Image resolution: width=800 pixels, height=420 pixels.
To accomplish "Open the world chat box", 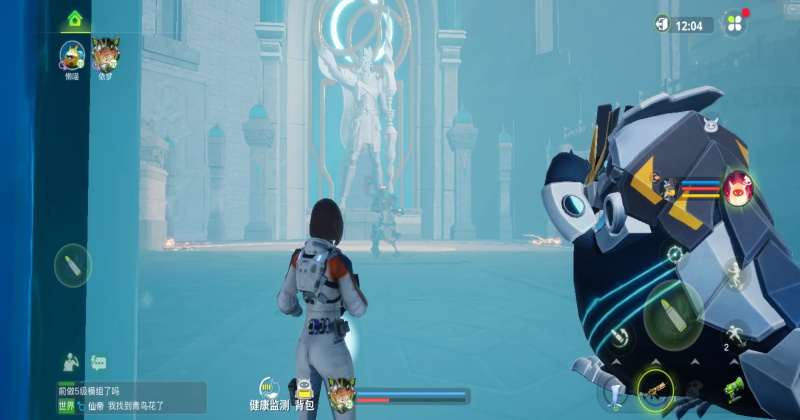I will (130, 398).
